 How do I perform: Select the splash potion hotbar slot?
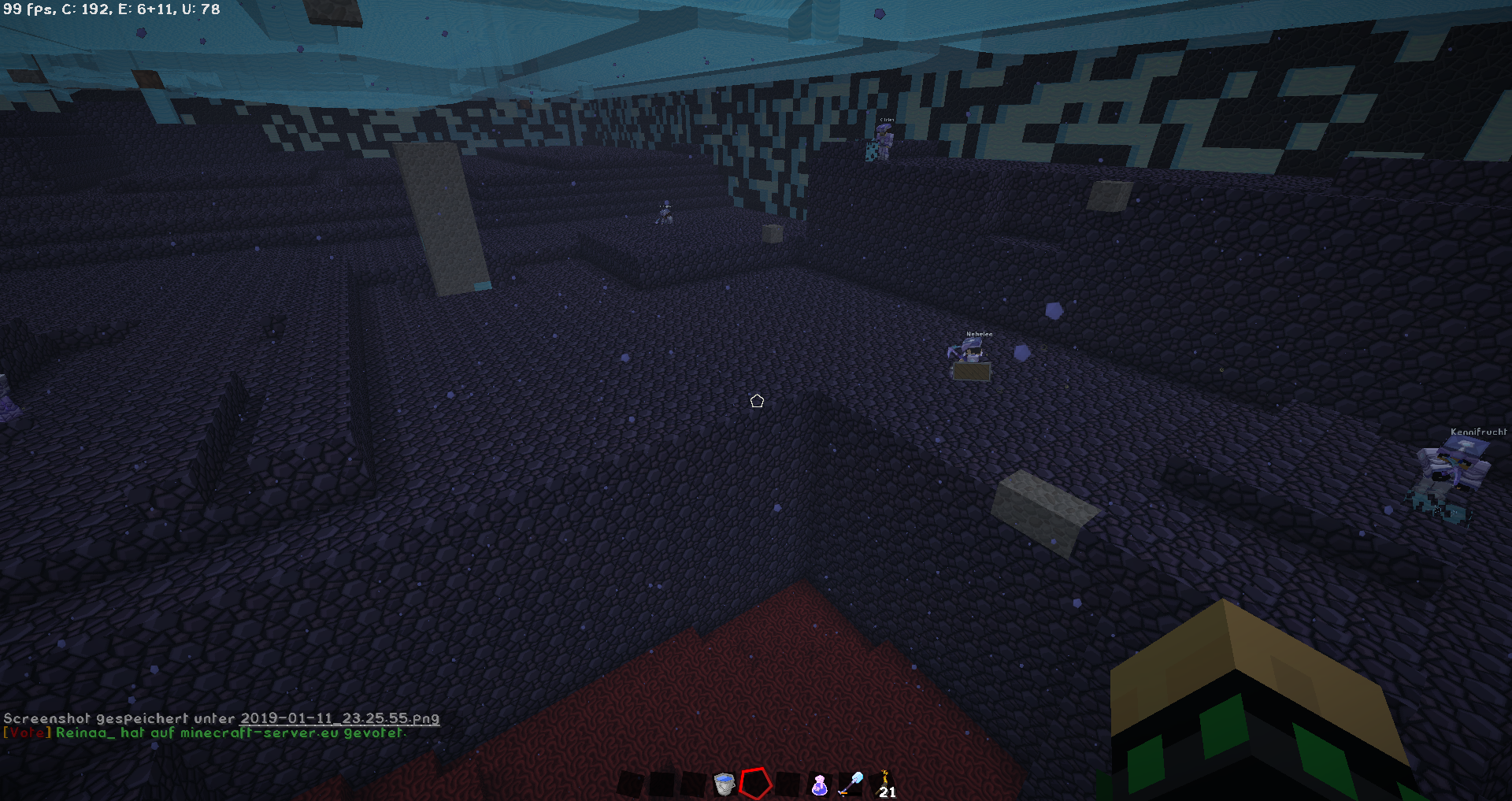pos(819,784)
